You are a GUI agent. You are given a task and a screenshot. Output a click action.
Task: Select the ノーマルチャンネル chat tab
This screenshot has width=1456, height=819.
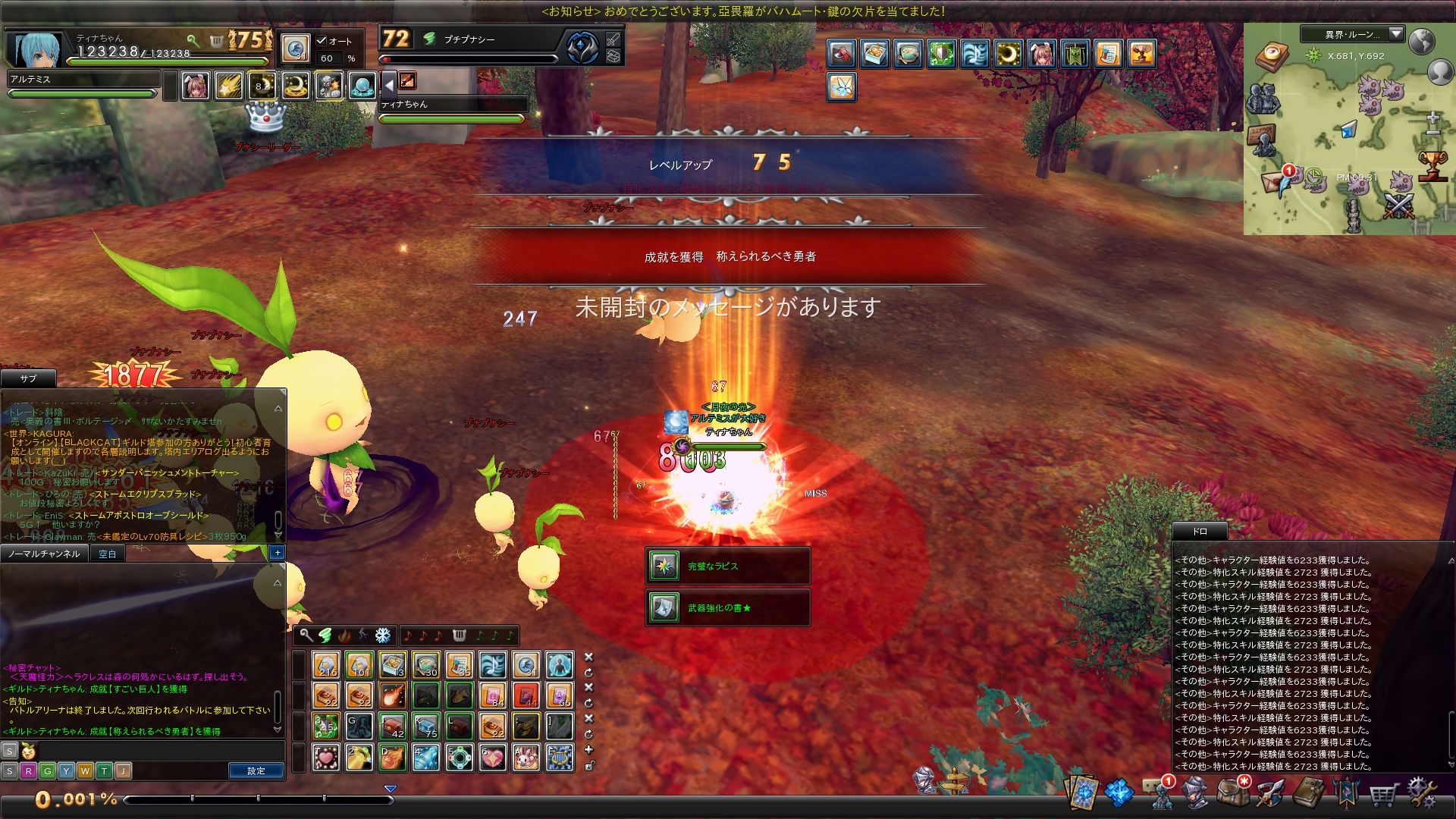coord(44,554)
